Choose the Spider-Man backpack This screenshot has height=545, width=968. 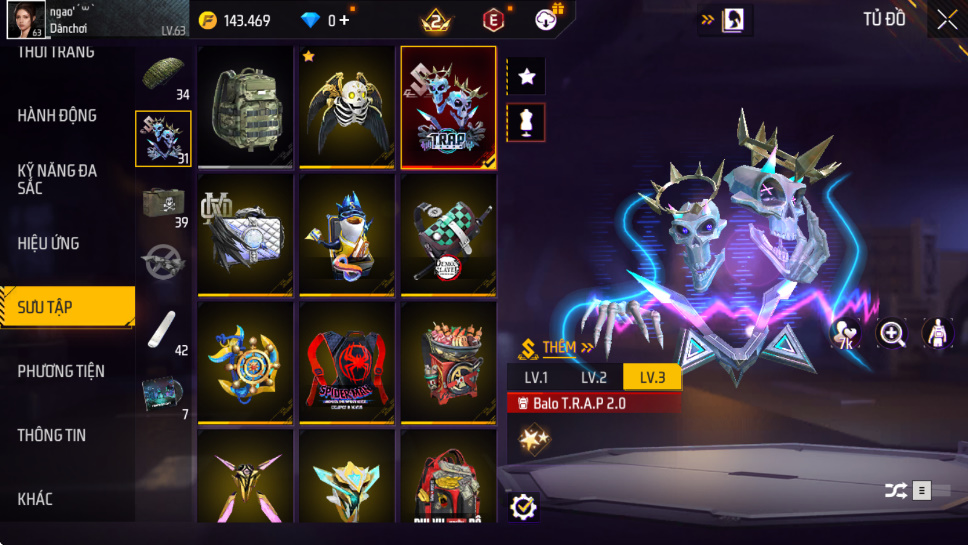(347, 362)
